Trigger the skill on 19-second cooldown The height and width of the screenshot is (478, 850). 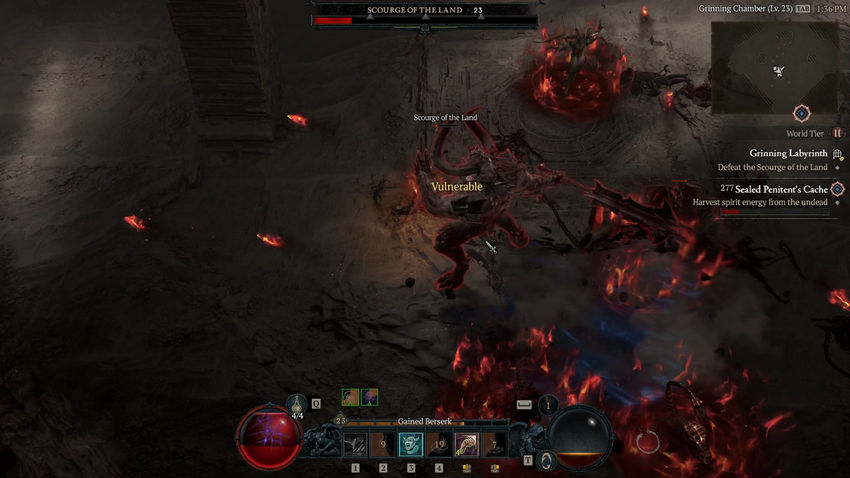(439, 444)
